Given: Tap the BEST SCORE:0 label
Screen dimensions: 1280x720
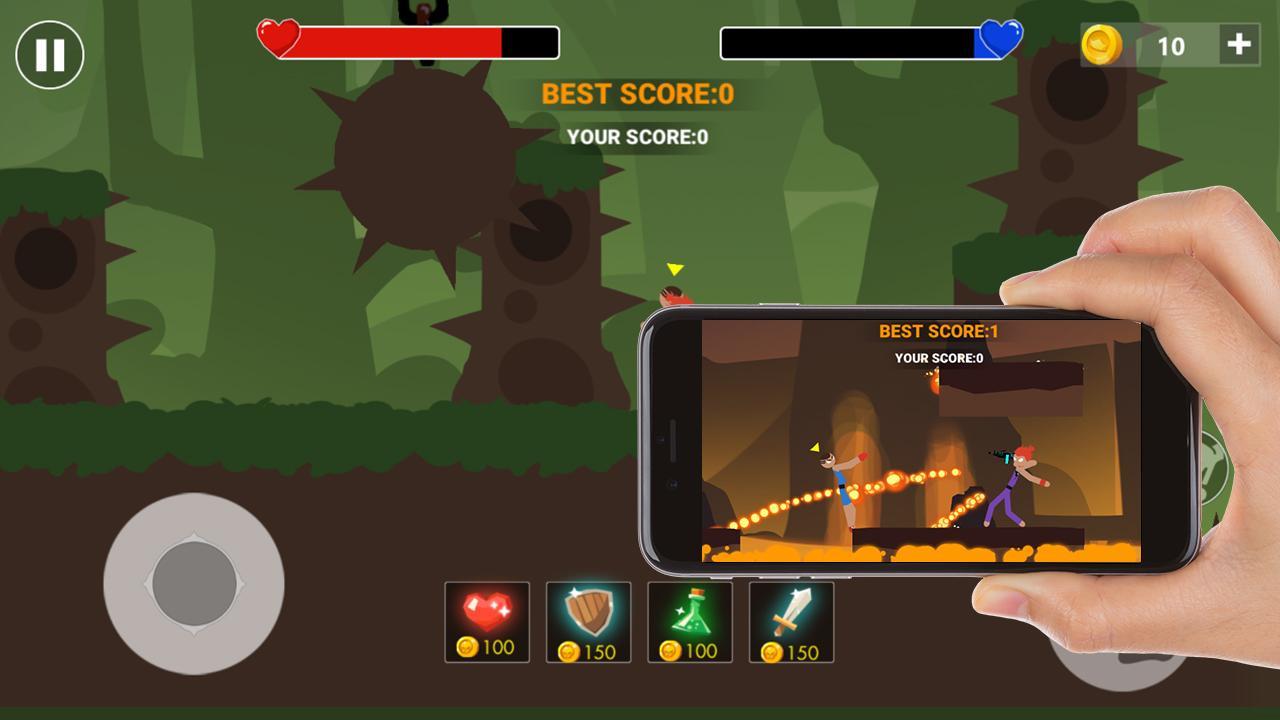Looking at the screenshot, I should tap(638, 95).
